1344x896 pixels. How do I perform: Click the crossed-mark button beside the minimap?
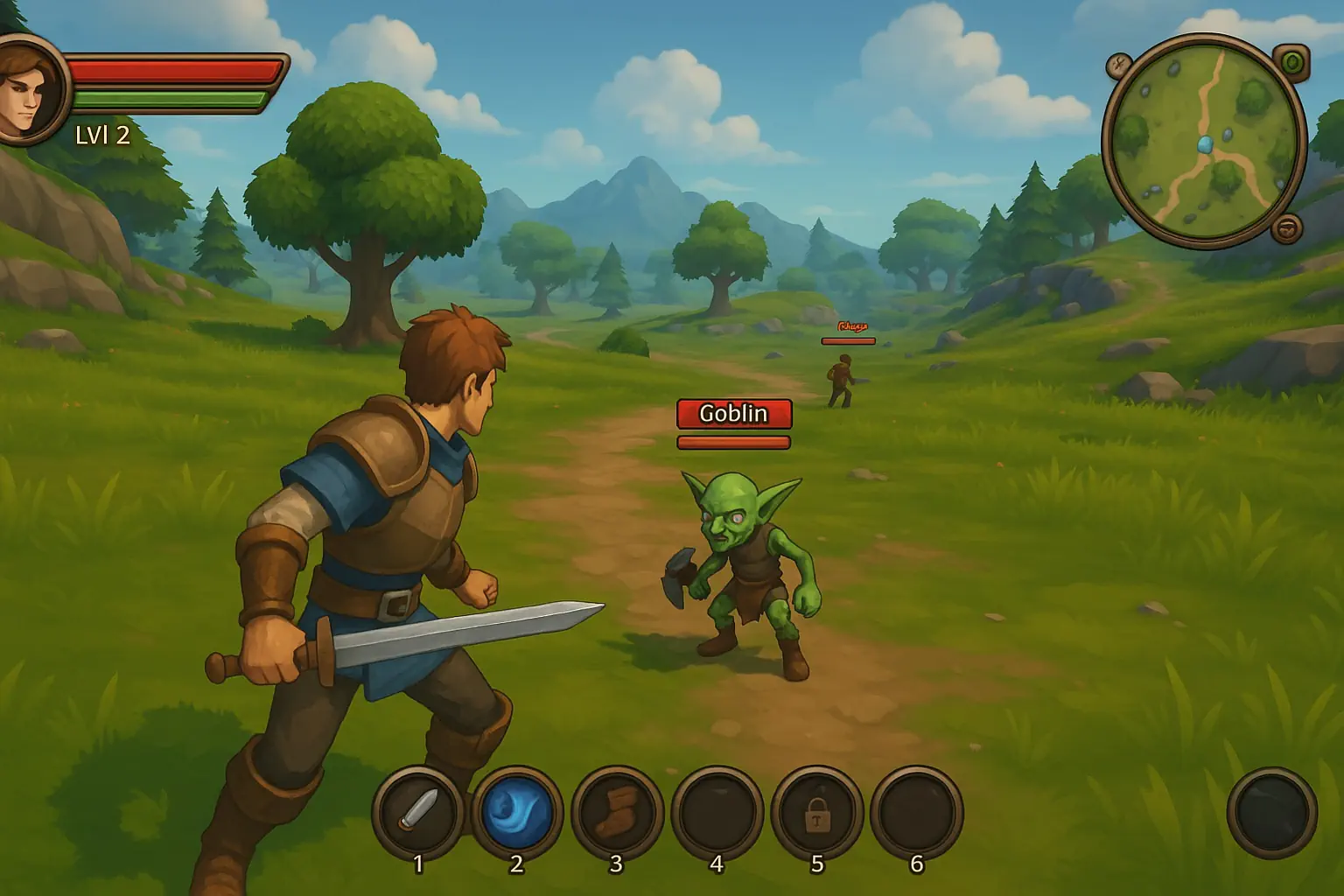[x=1119, y=65]
